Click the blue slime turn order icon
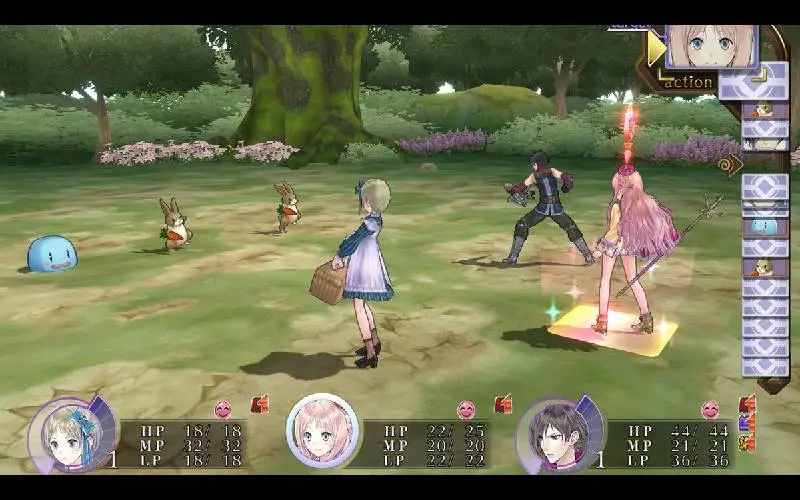Viewport: 800px width, 500px height. click(x=765, y=227)
